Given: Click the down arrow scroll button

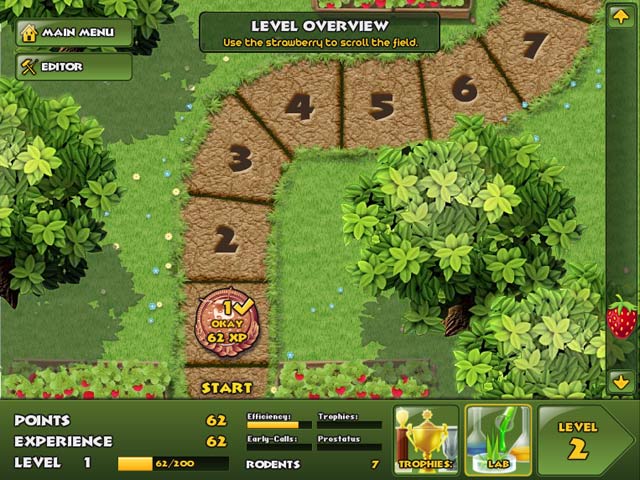Looking at the screenshot, I should click(621, 381).
